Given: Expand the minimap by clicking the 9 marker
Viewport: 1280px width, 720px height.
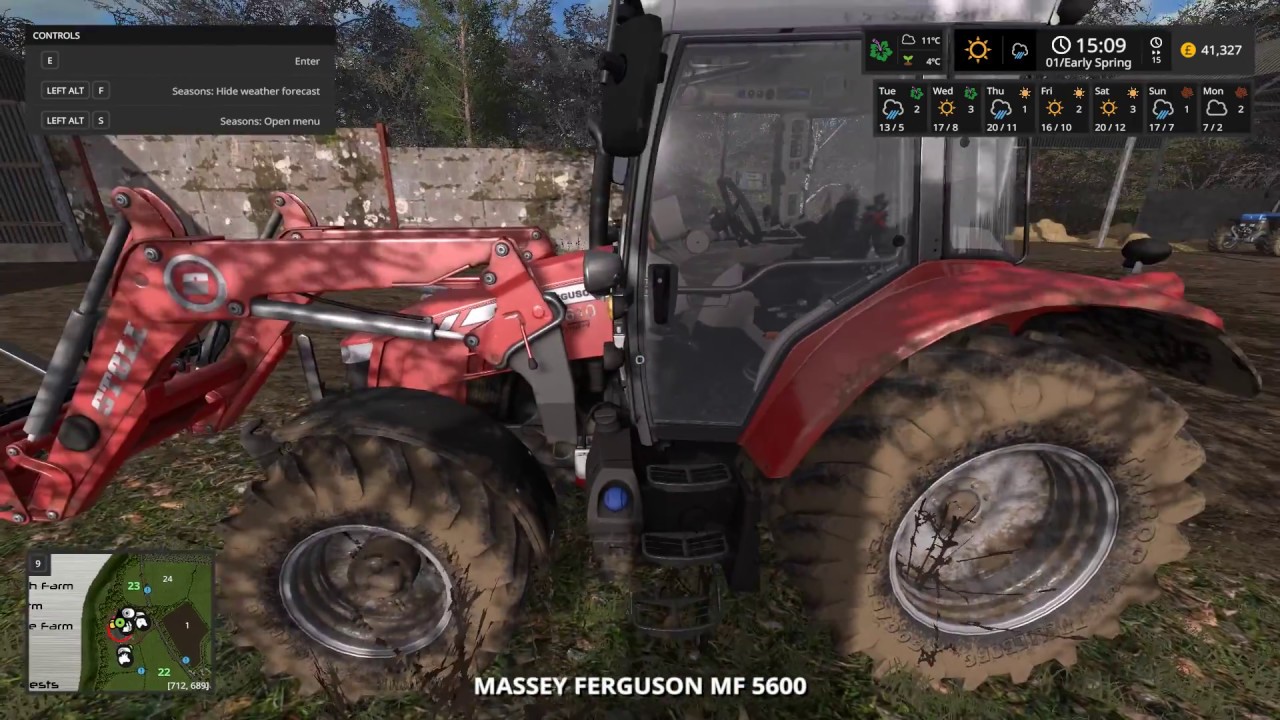Looking at the screenshot, I should [38, 564].
